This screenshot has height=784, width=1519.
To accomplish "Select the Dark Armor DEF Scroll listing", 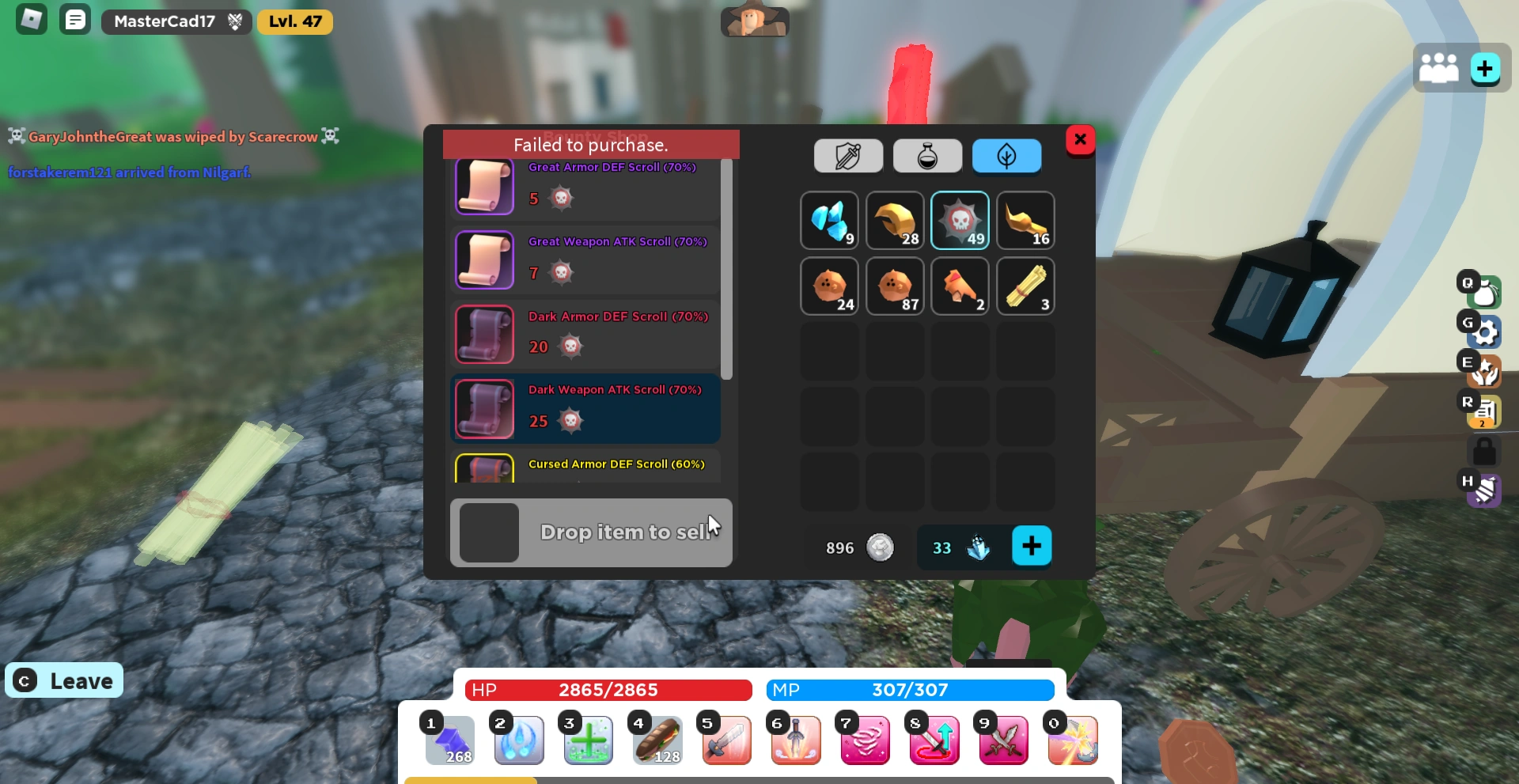I will [x=585, y=334].
